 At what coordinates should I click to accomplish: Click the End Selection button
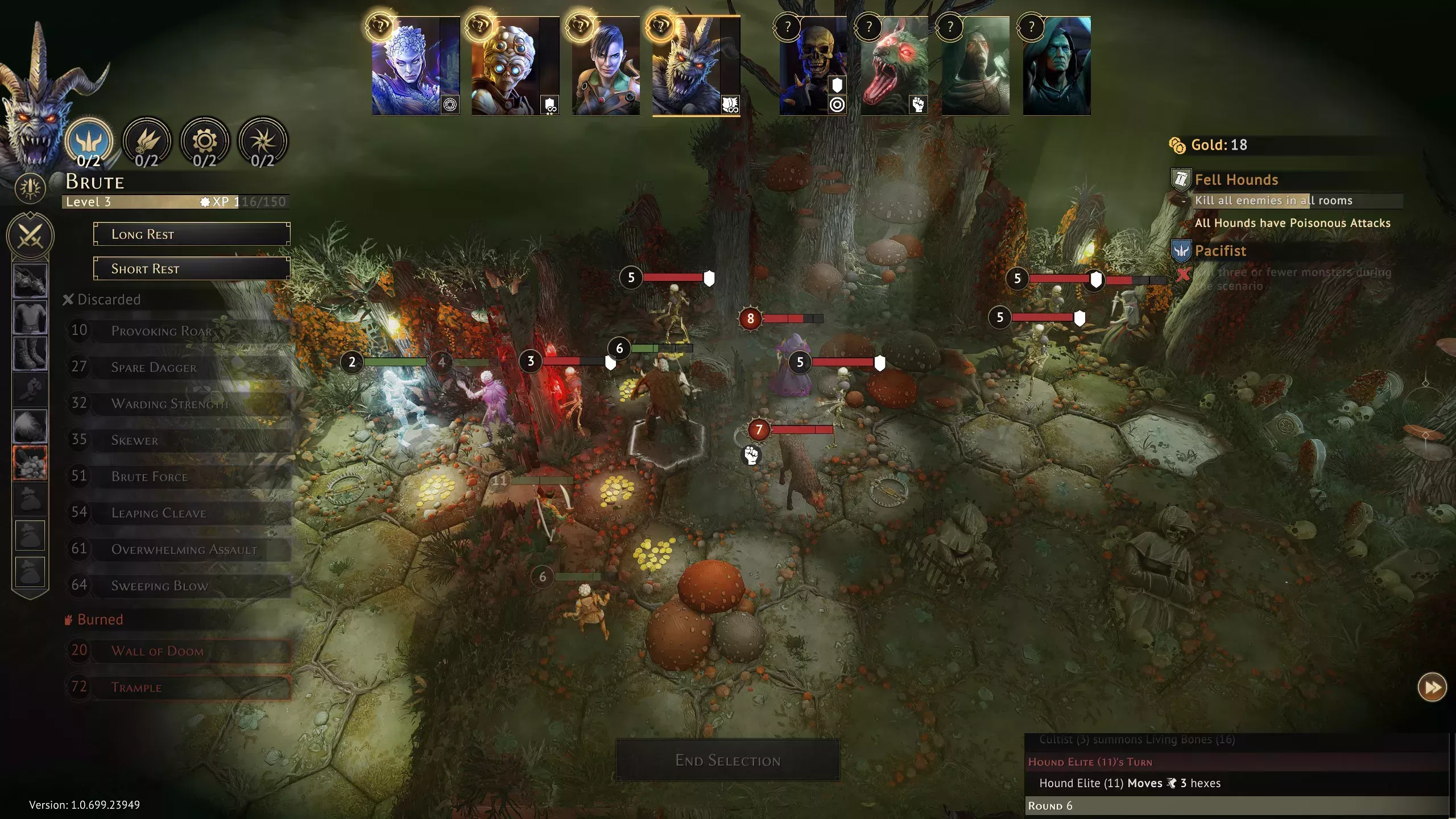[x=727, y=760]
